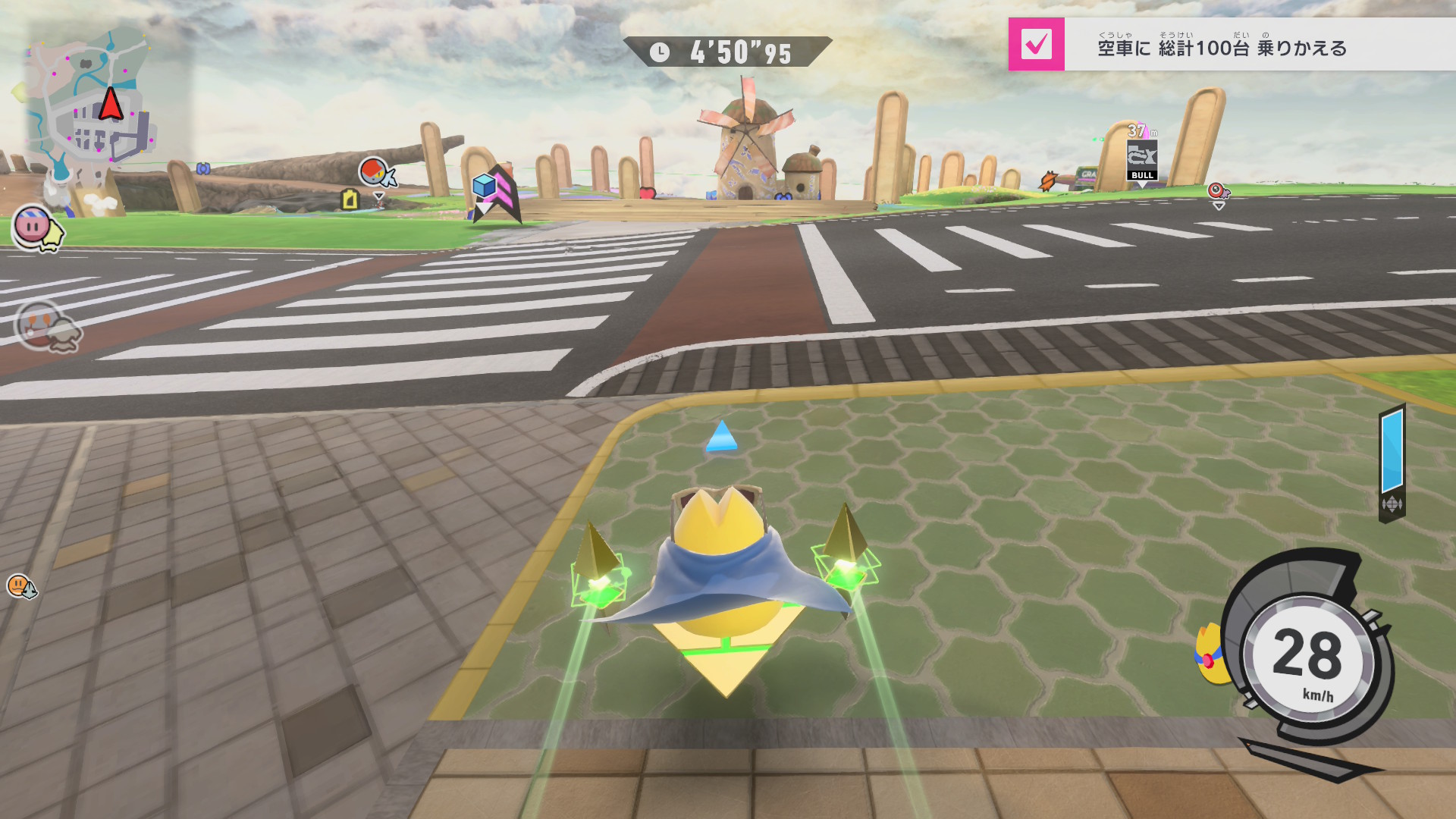
Task: Select the pink Kirby rival indicator icon
Action: [x=34, y=227]
